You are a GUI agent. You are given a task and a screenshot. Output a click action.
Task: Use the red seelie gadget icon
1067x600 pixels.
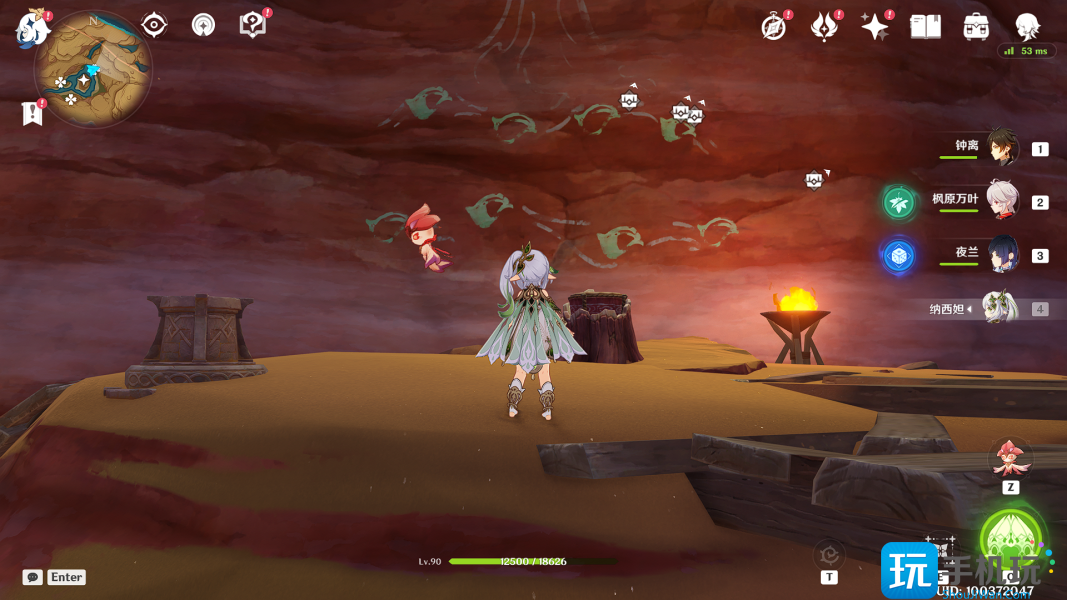(1008, 458)
